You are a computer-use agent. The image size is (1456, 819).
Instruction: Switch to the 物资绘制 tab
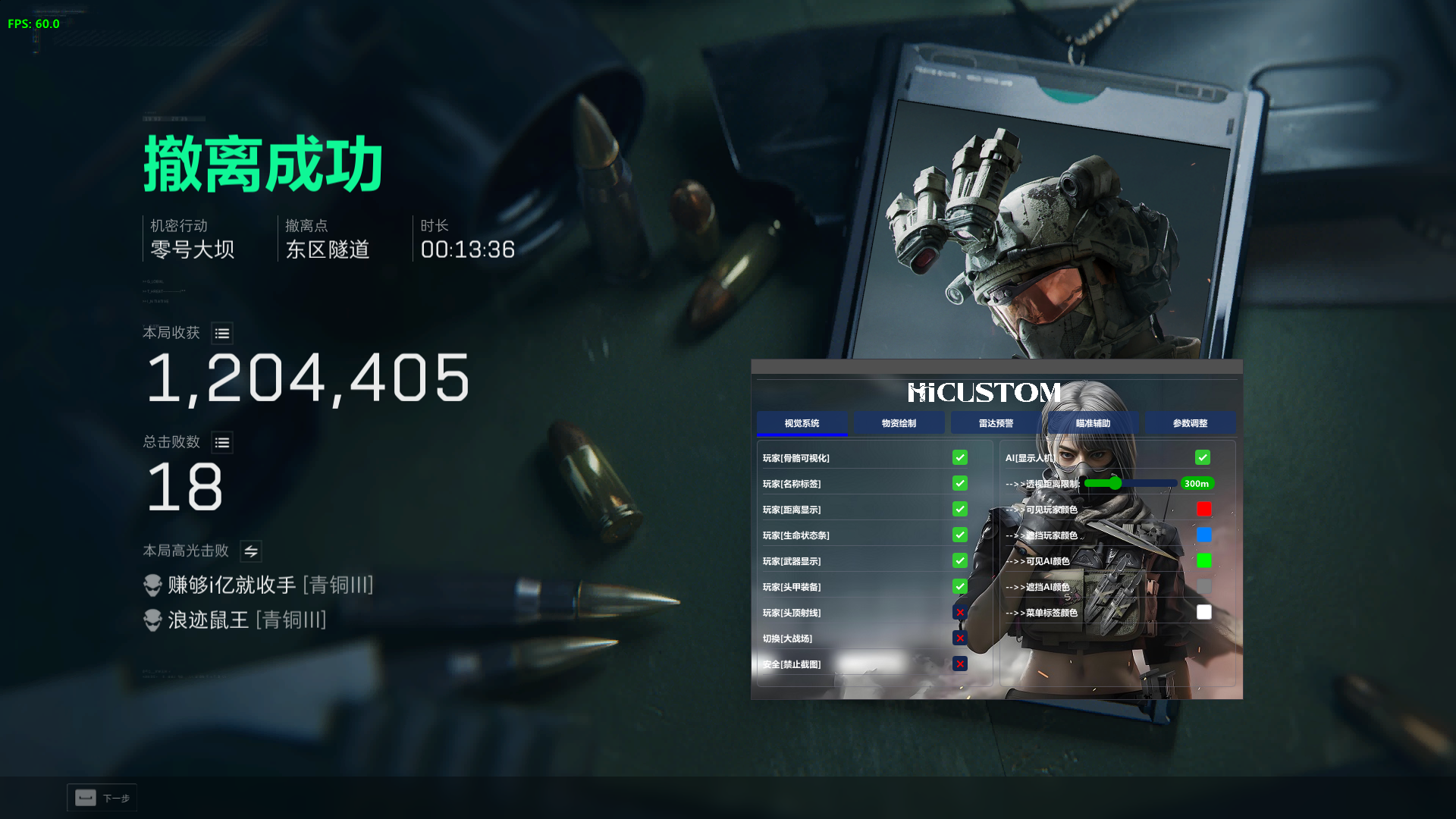pyautogui.click(x=899, y=422)
